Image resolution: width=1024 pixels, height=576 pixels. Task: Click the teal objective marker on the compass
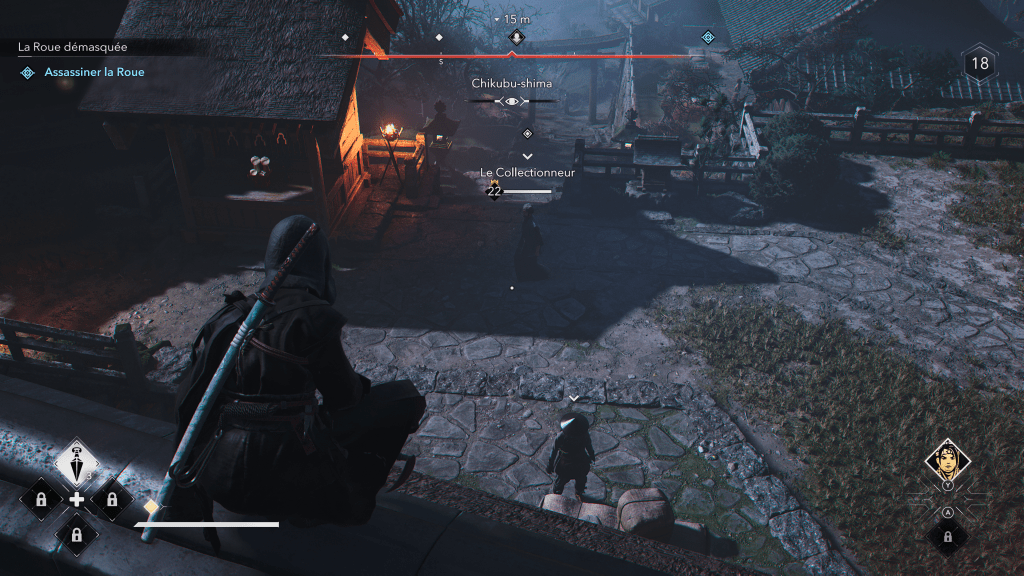tap(708, 37)
